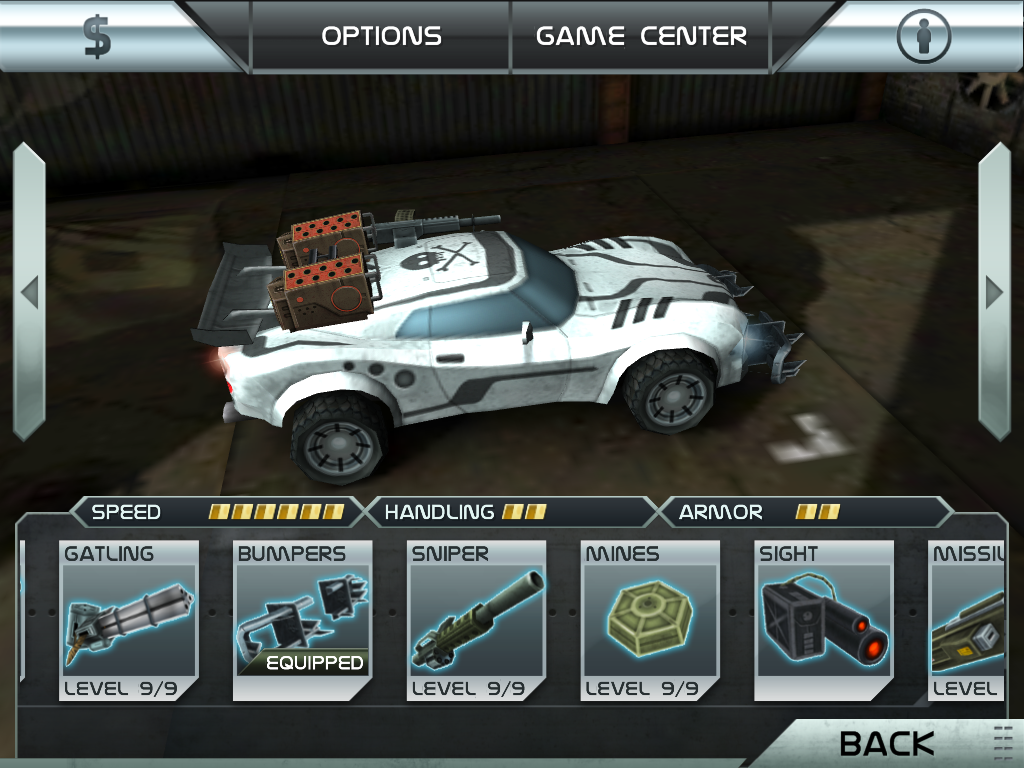Pick the Mines upgrade card
1024x768 pixels.
click(650, 621)
